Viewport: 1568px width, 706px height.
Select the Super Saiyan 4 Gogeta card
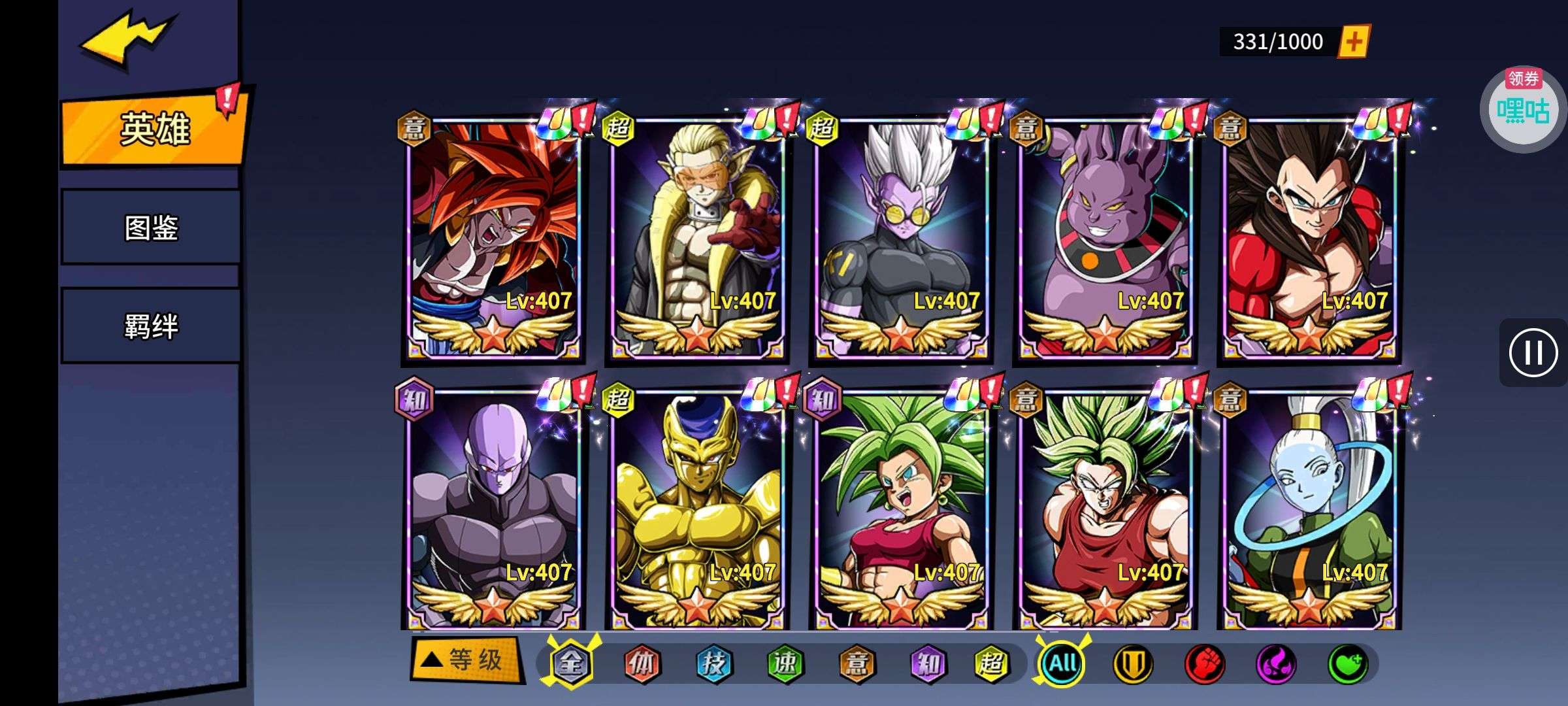coord(494,239)
